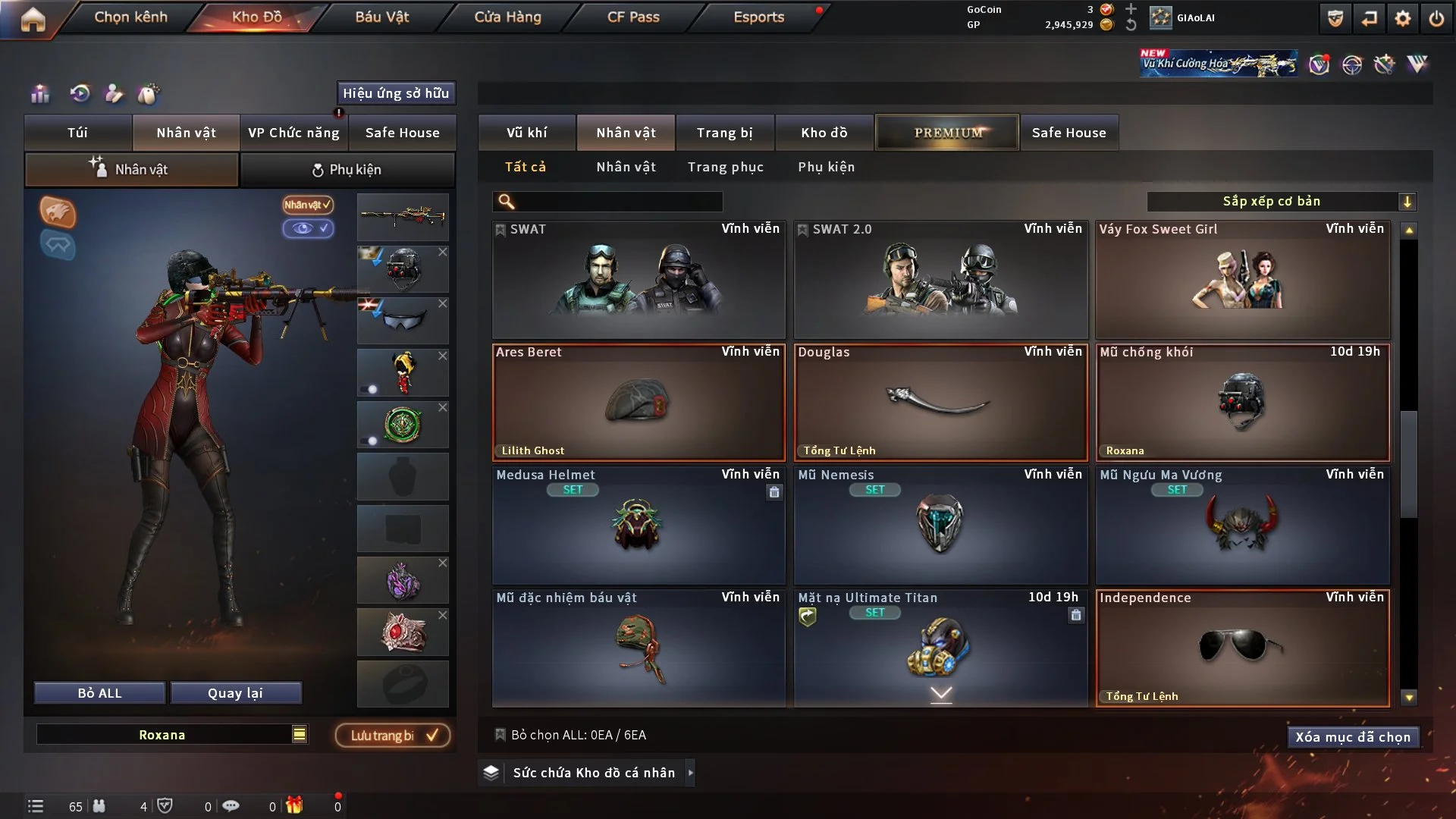Go to the Chọn kênh channel menu
Screen dimensions: 1456x819
[x=130, y=17]
